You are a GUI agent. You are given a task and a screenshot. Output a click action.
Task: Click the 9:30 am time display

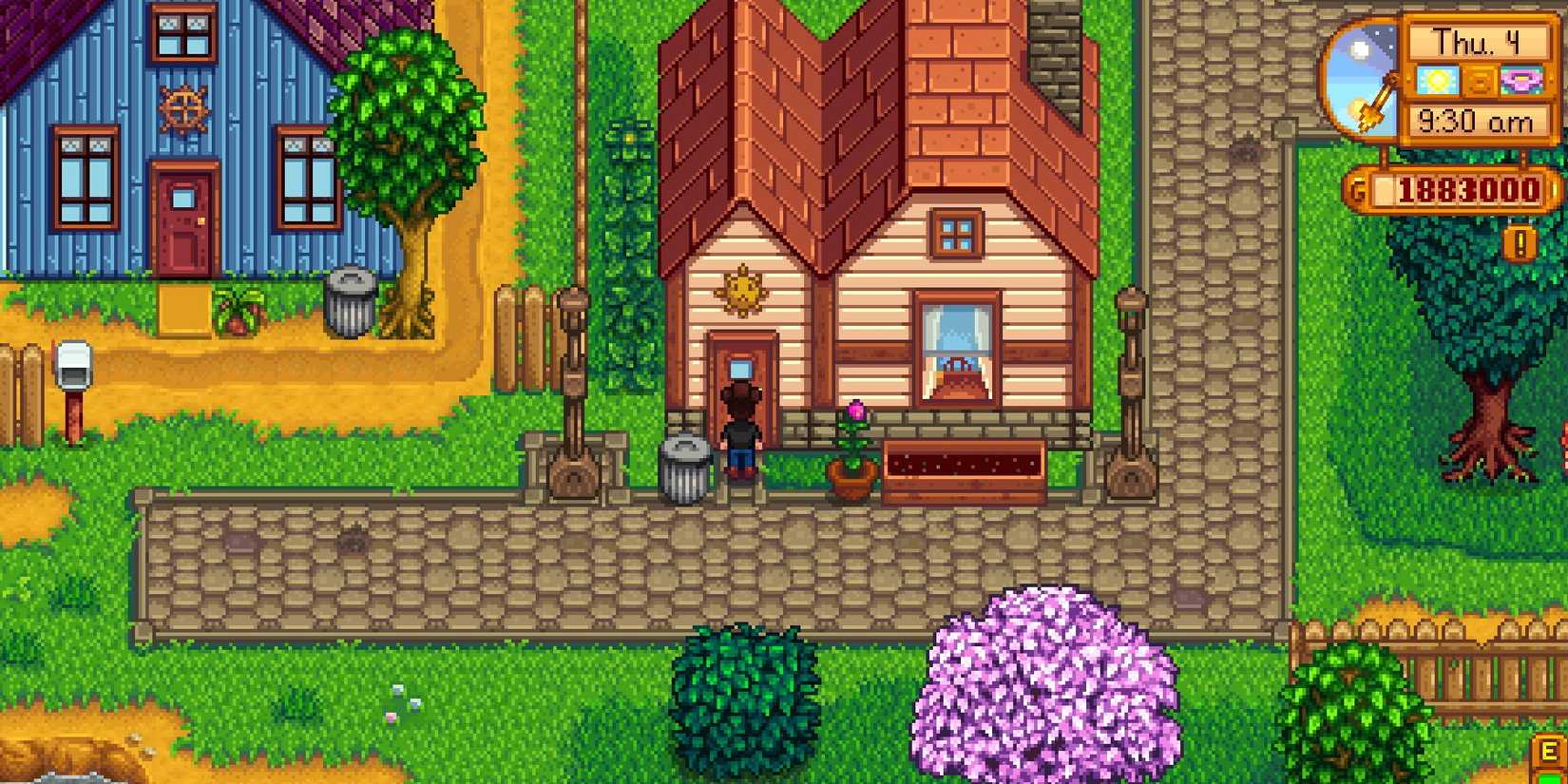1476,120
